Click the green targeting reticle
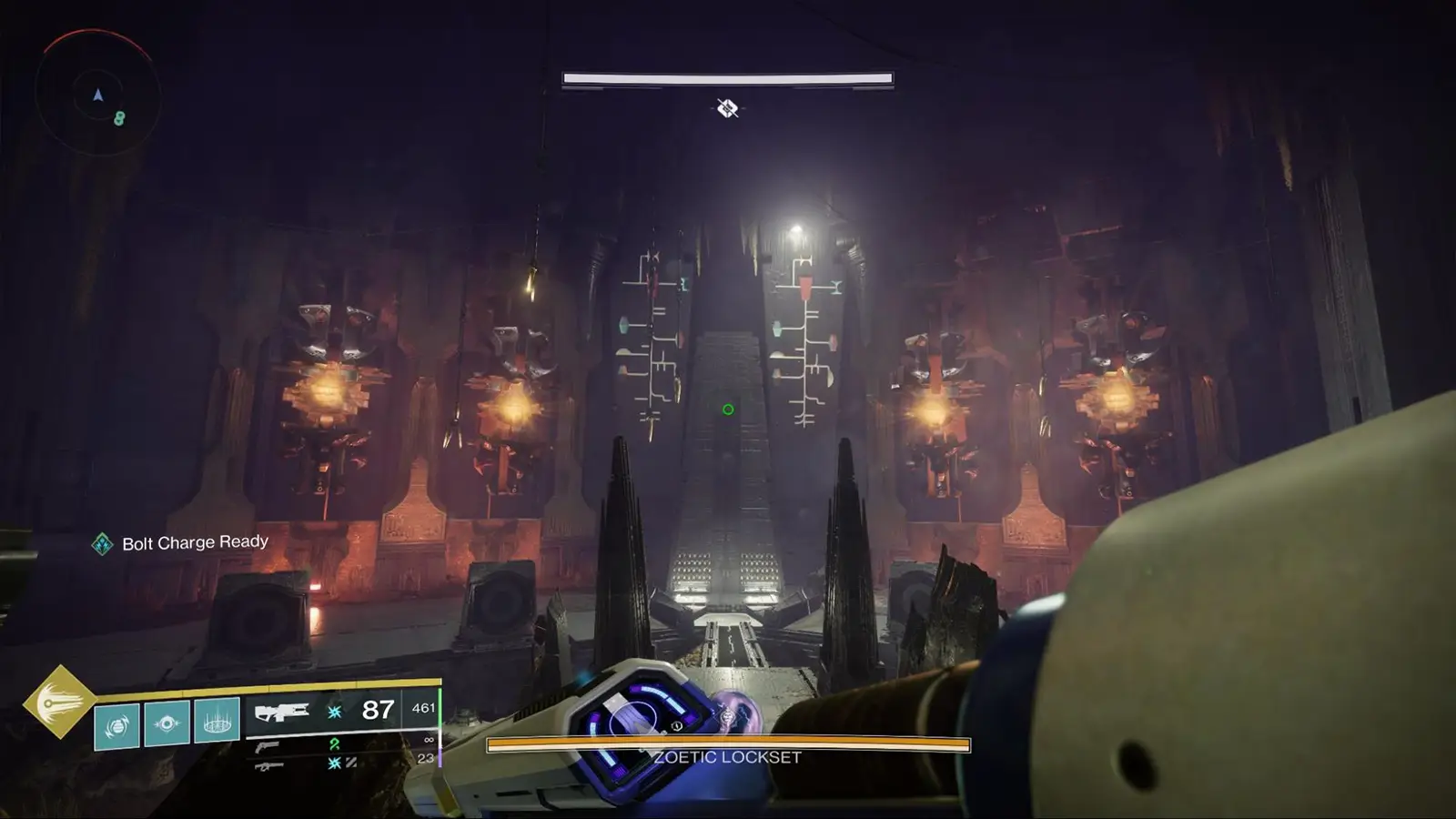 coord(726,409)
